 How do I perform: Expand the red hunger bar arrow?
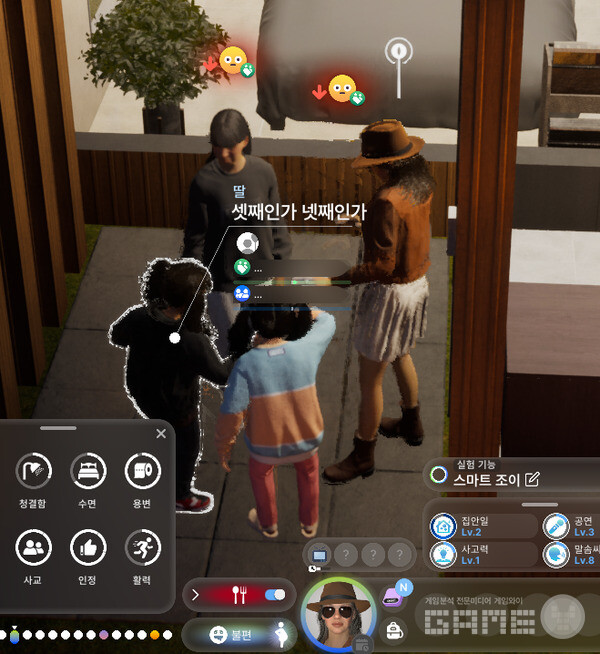(195, 595)
